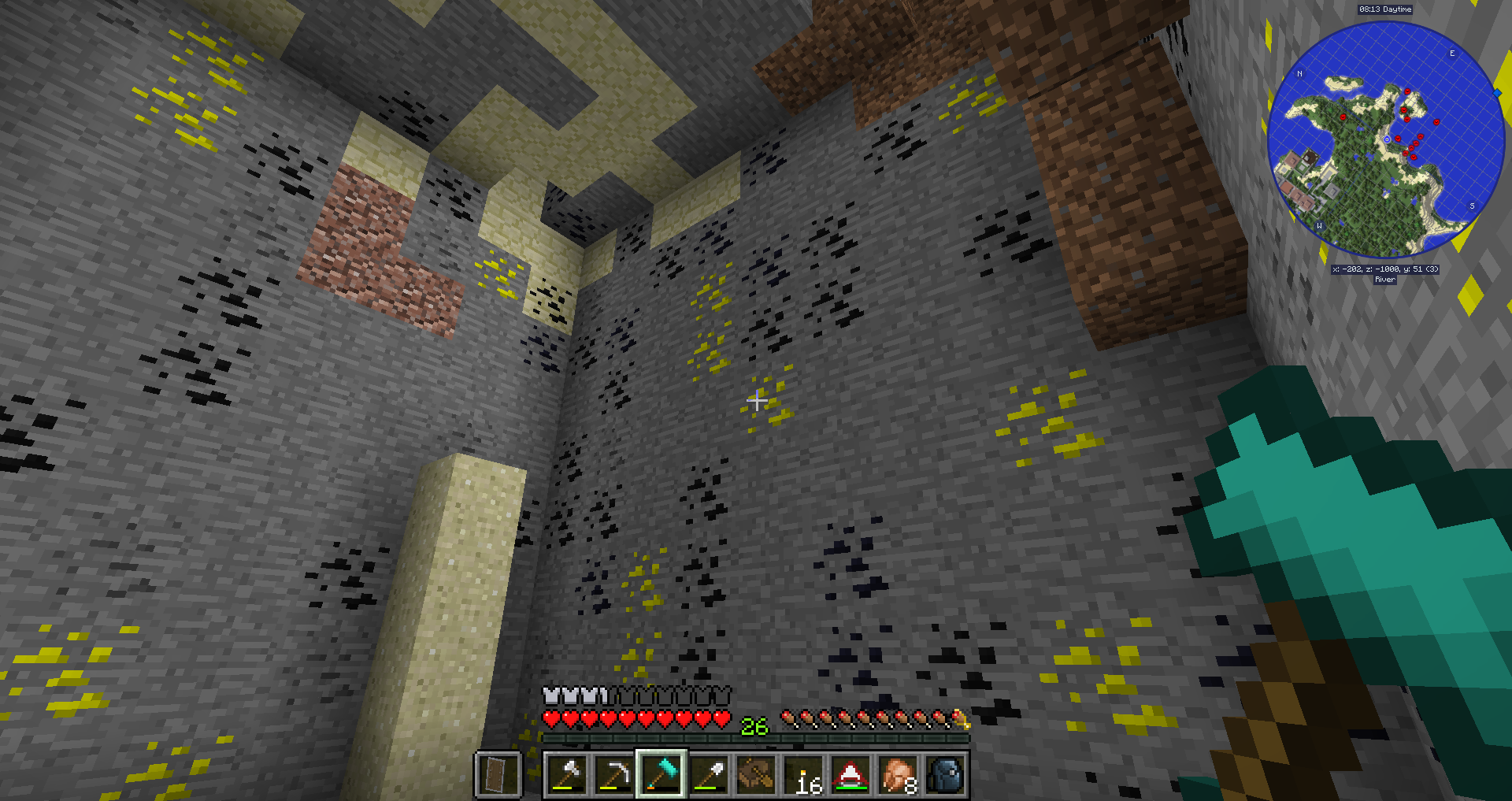Viewport: 1512px width, 801px height.
Task: Switch to the iron shovel slot
Action: pos(709,775)
